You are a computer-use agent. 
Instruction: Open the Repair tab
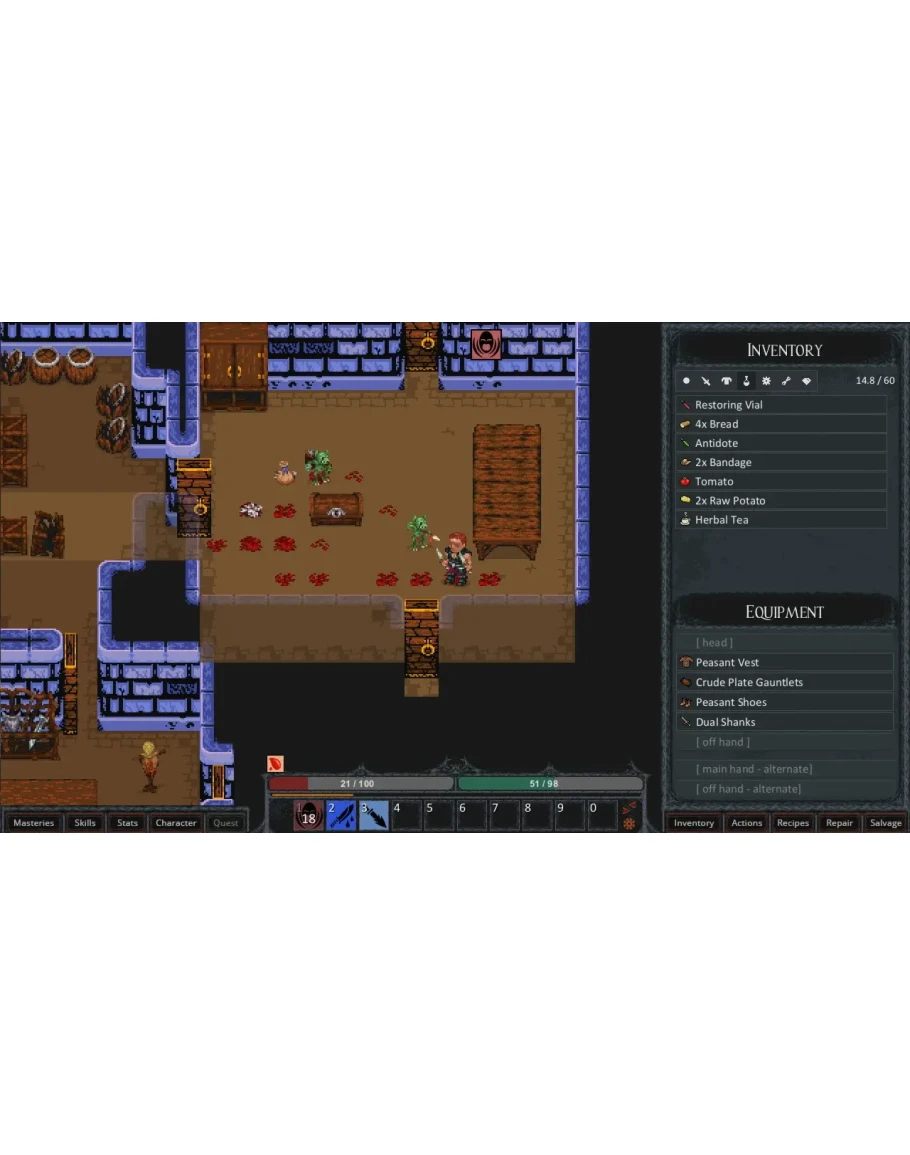[839, 823]
